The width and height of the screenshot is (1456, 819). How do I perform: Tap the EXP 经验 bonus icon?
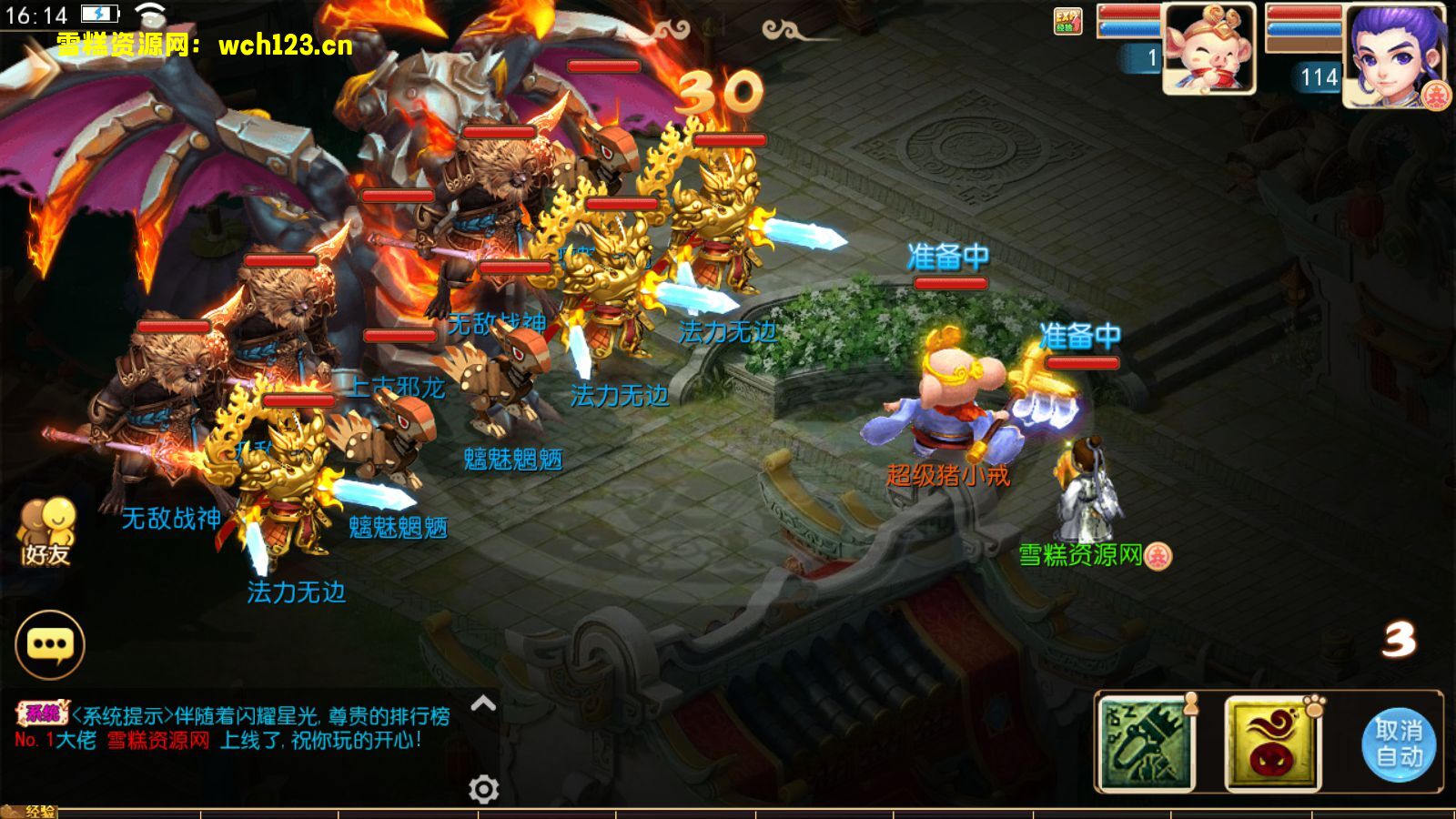coord(1067,21)
